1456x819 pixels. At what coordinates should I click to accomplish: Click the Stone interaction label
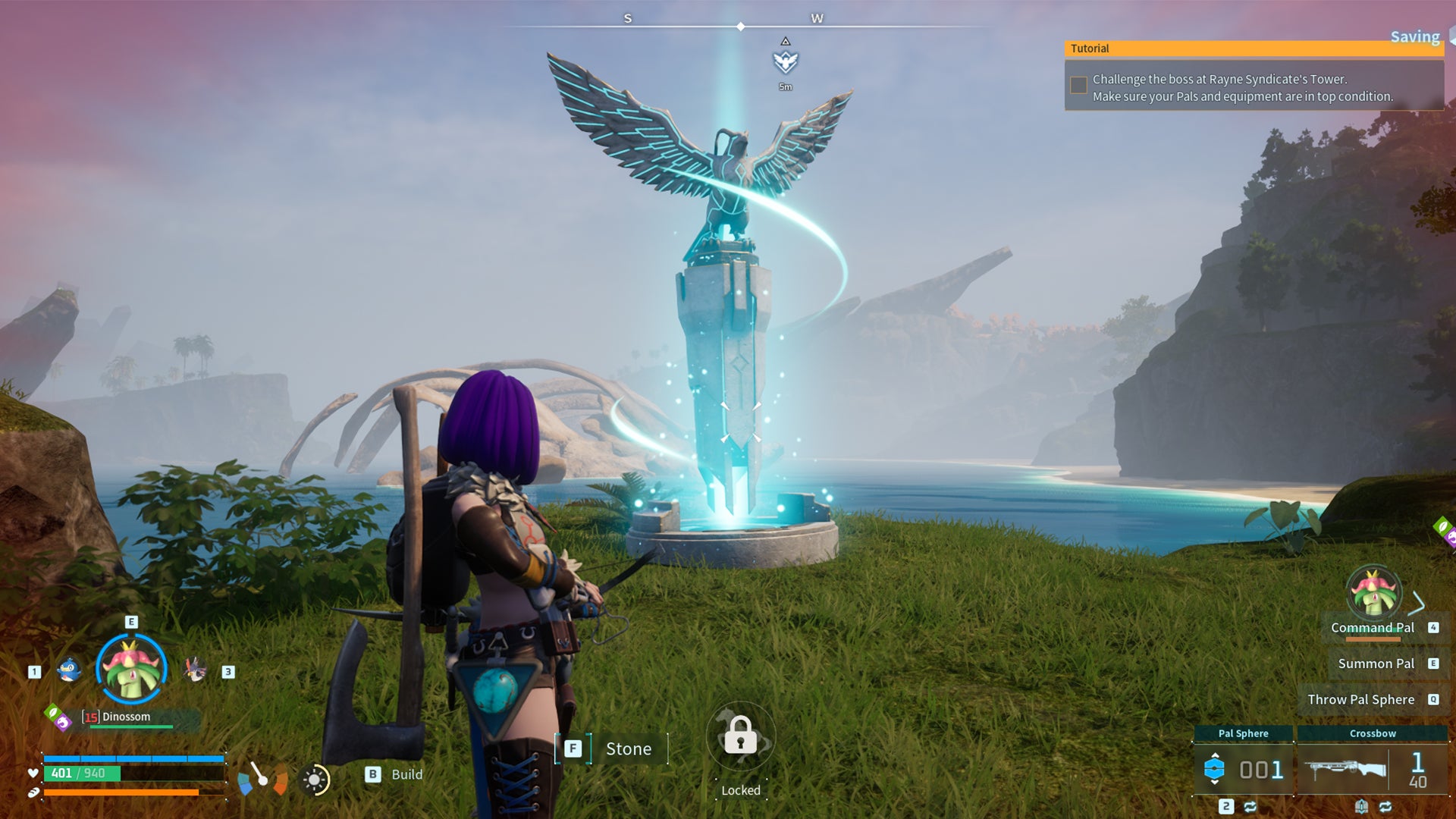pos(628,749)
